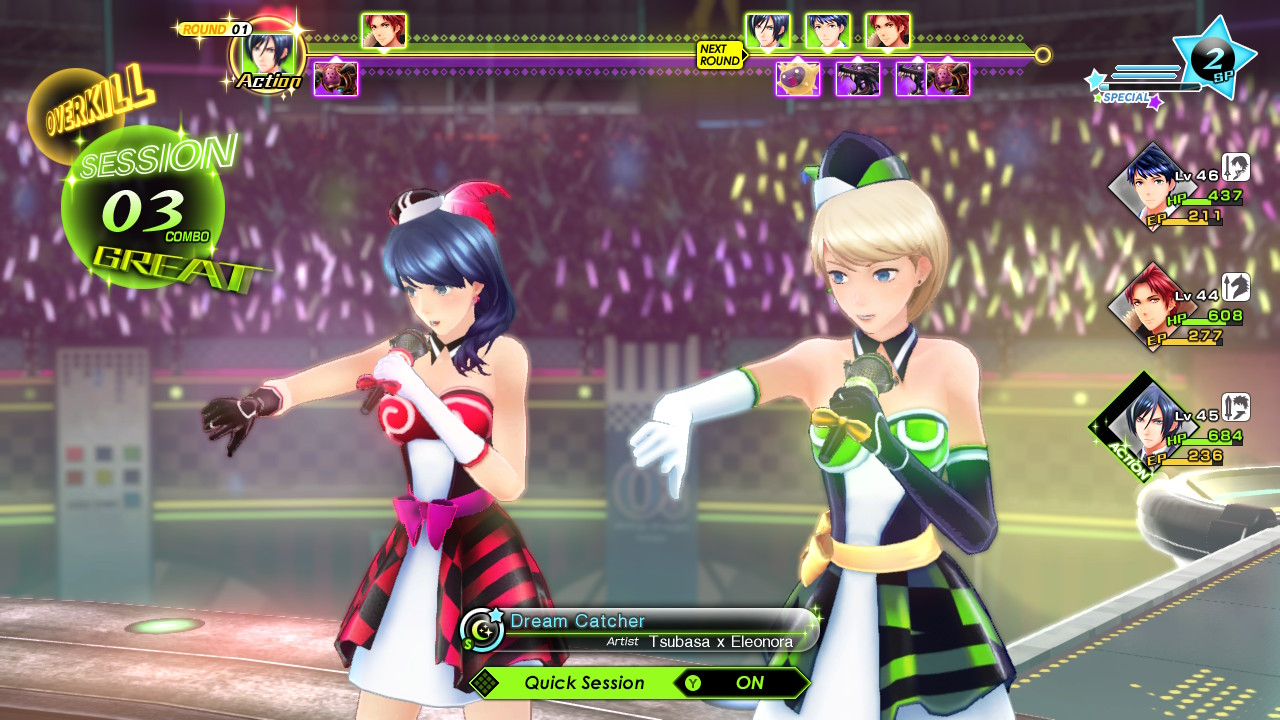Select the red-haired ally icon before Next Round
Image resolution: width=1280 pixels, height=720 pixels.
pyautogui.click(x=383, y=31)
